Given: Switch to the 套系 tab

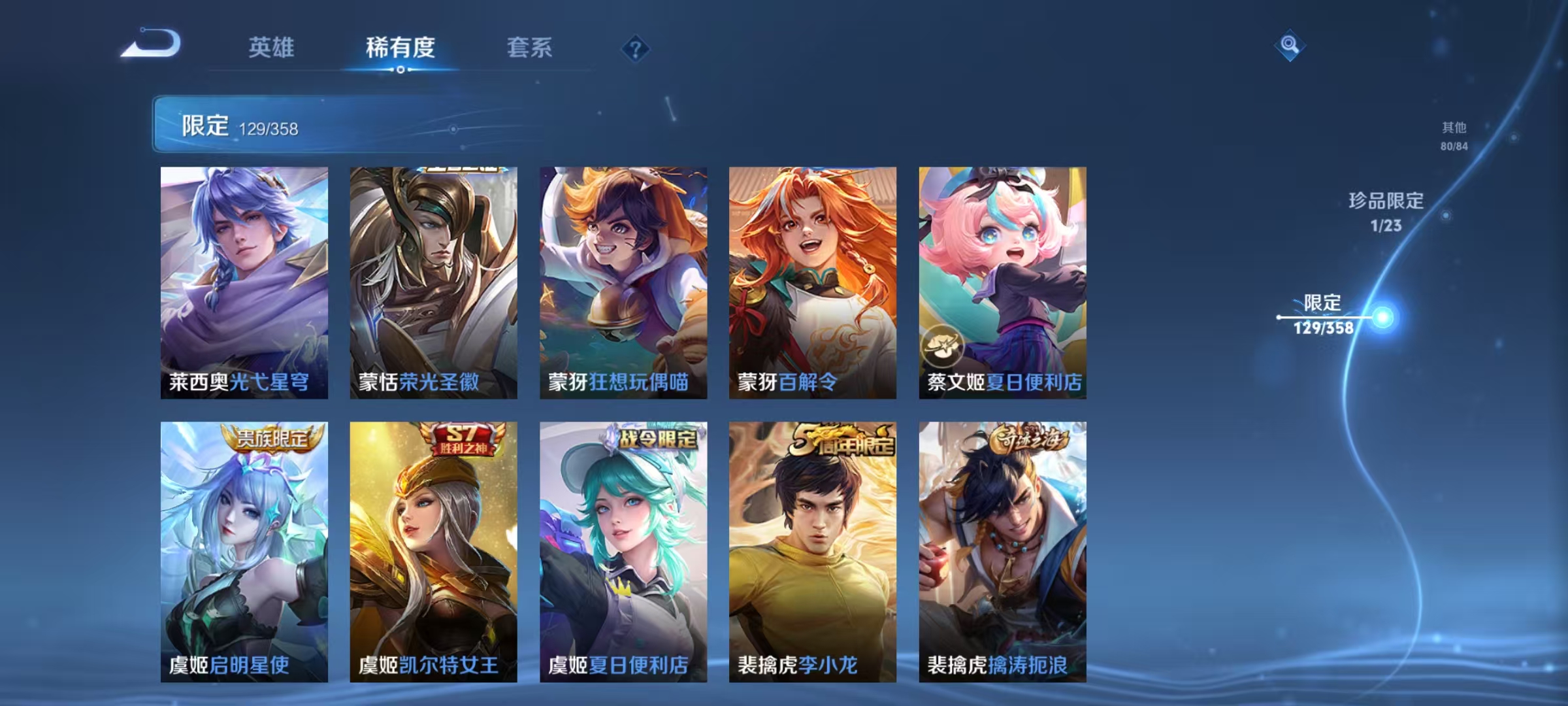Looking at the screenshot, I should point(531,49).
